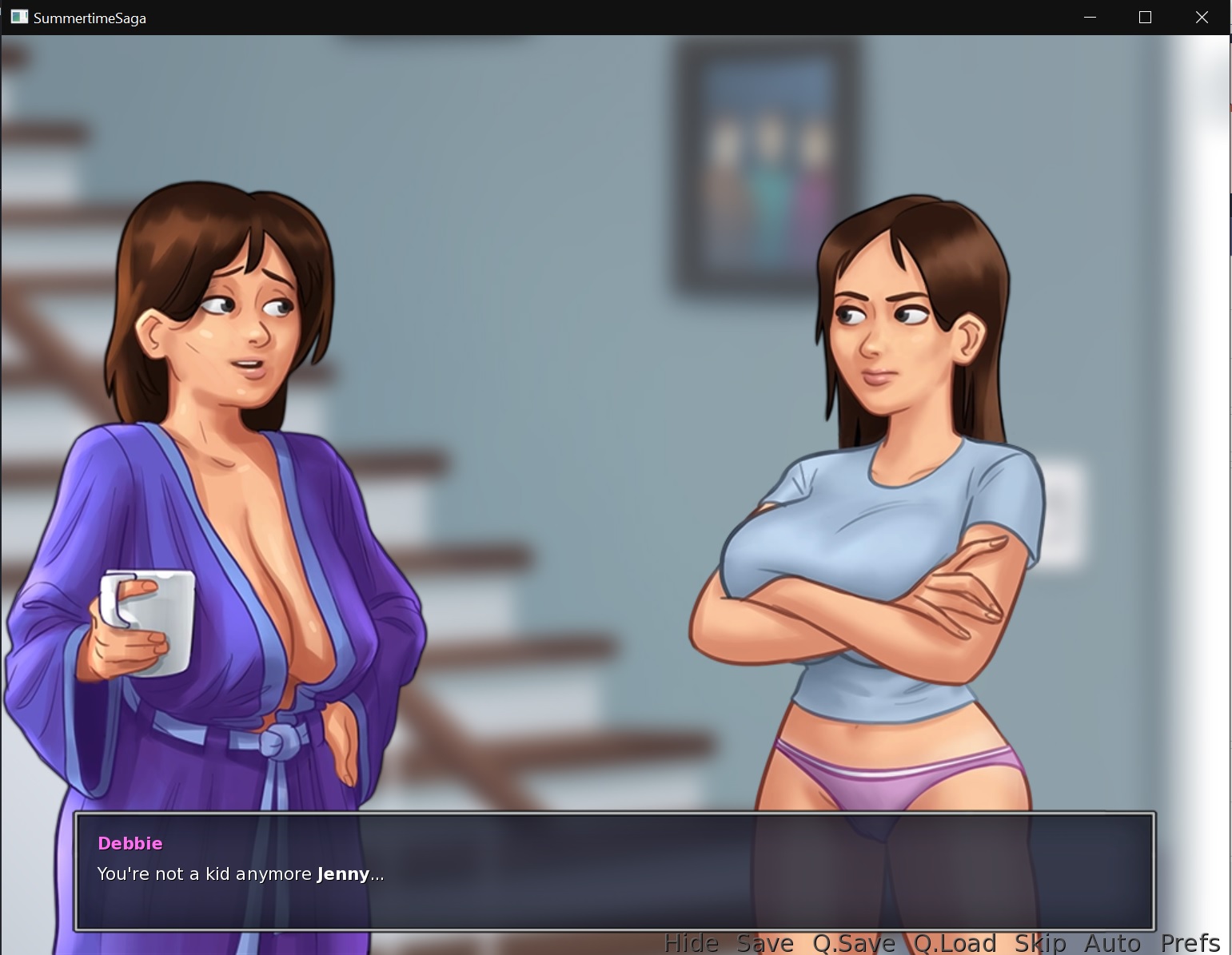1232x955 pixels.
Task: Skip through the dialogue
Action: point(1039,943)
